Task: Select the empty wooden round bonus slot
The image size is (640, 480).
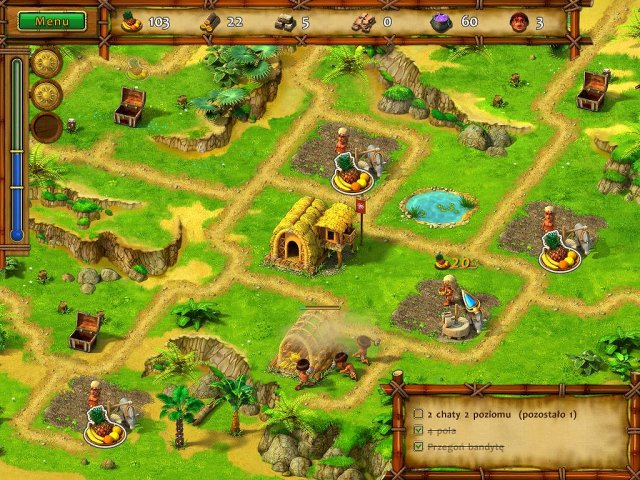Action: click(46, 128)
